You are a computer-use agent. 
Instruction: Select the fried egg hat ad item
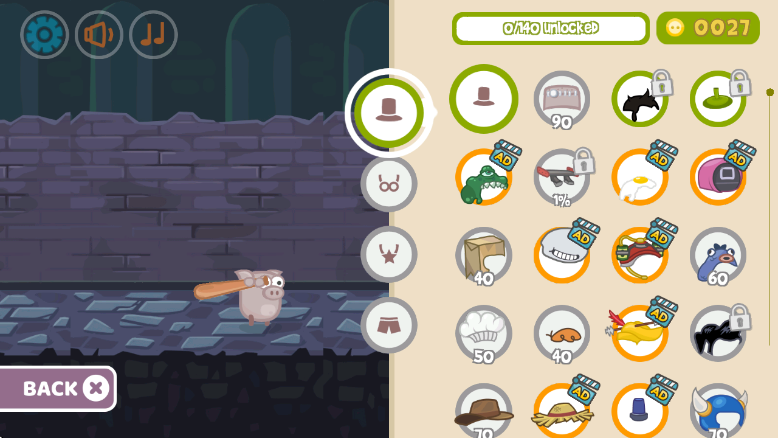coord(640,178)
